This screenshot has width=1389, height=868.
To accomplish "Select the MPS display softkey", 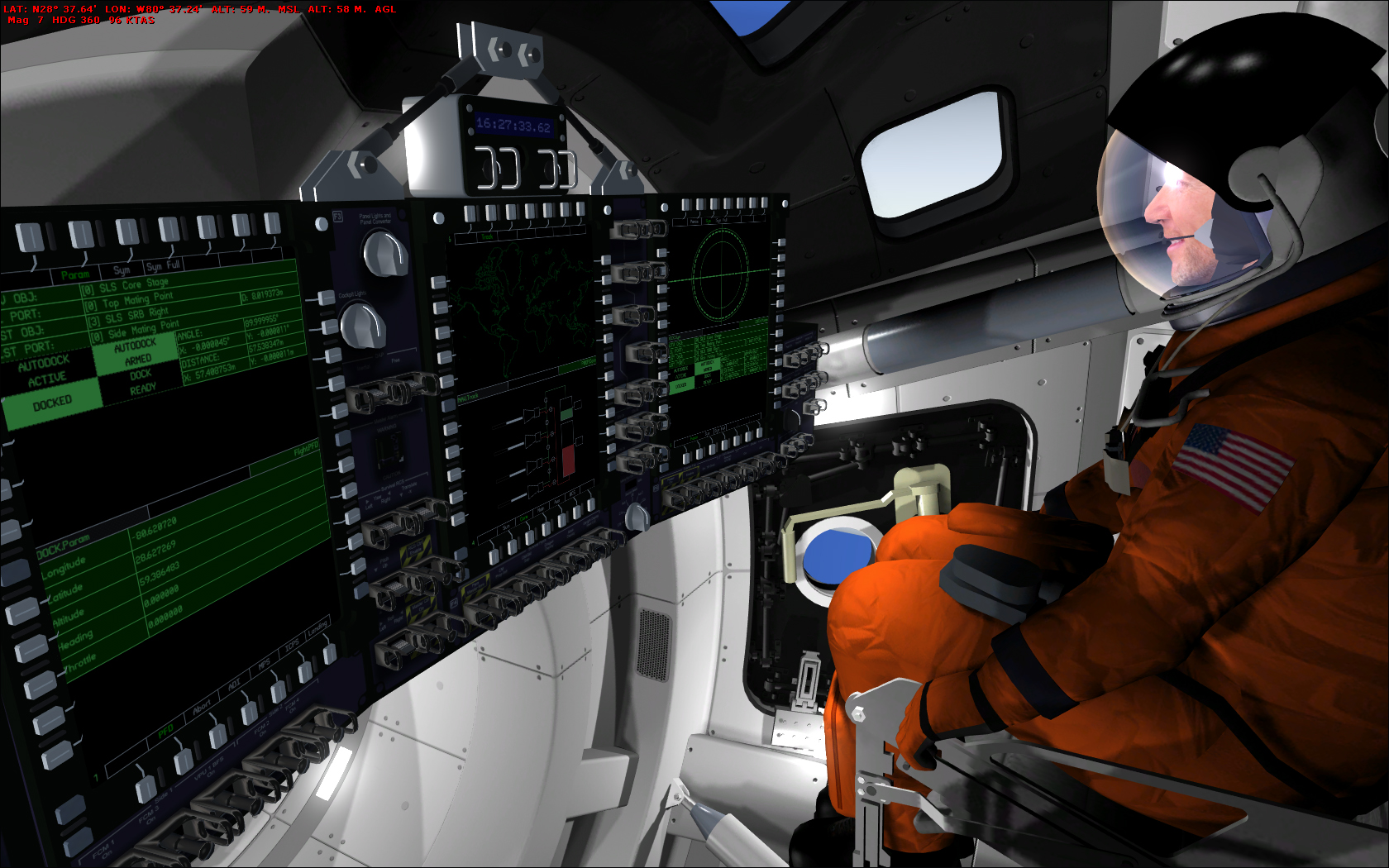I will click(265, 663).
